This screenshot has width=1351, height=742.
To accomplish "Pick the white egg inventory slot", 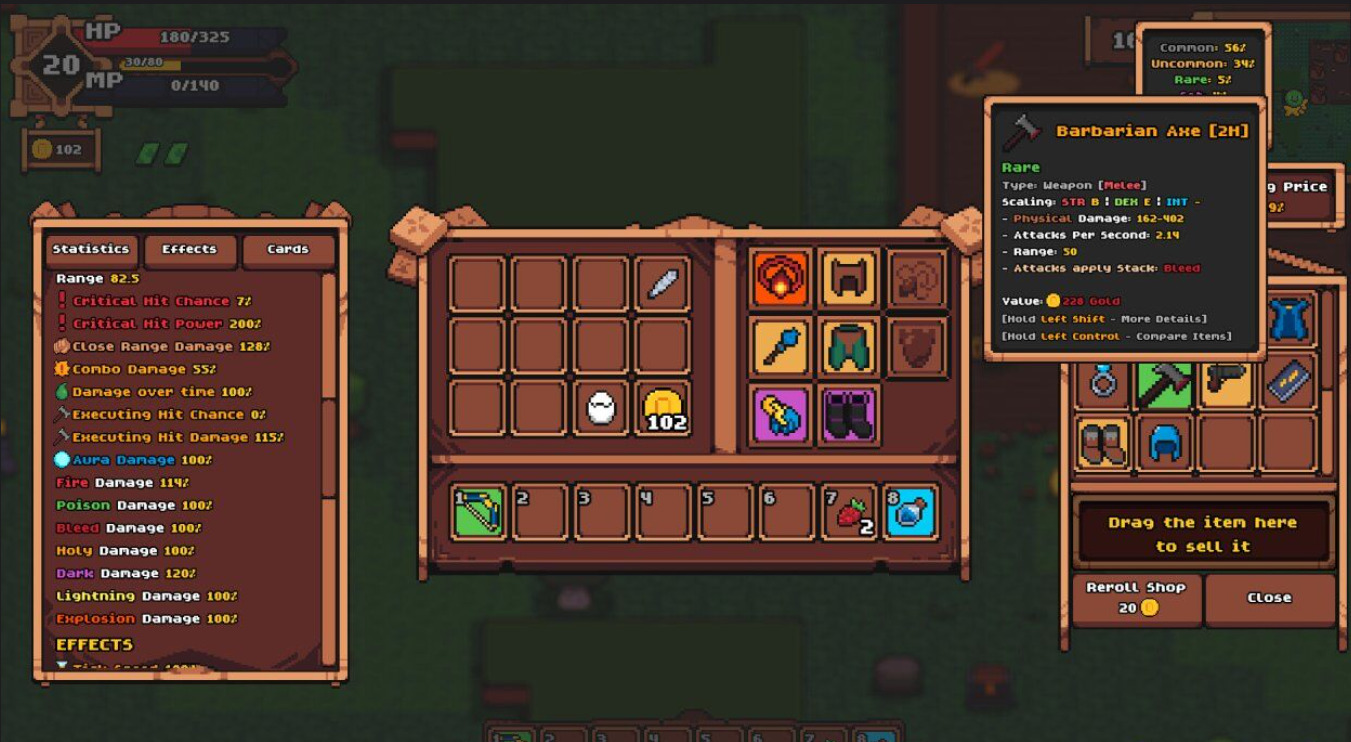I will [x=600, y=408].
